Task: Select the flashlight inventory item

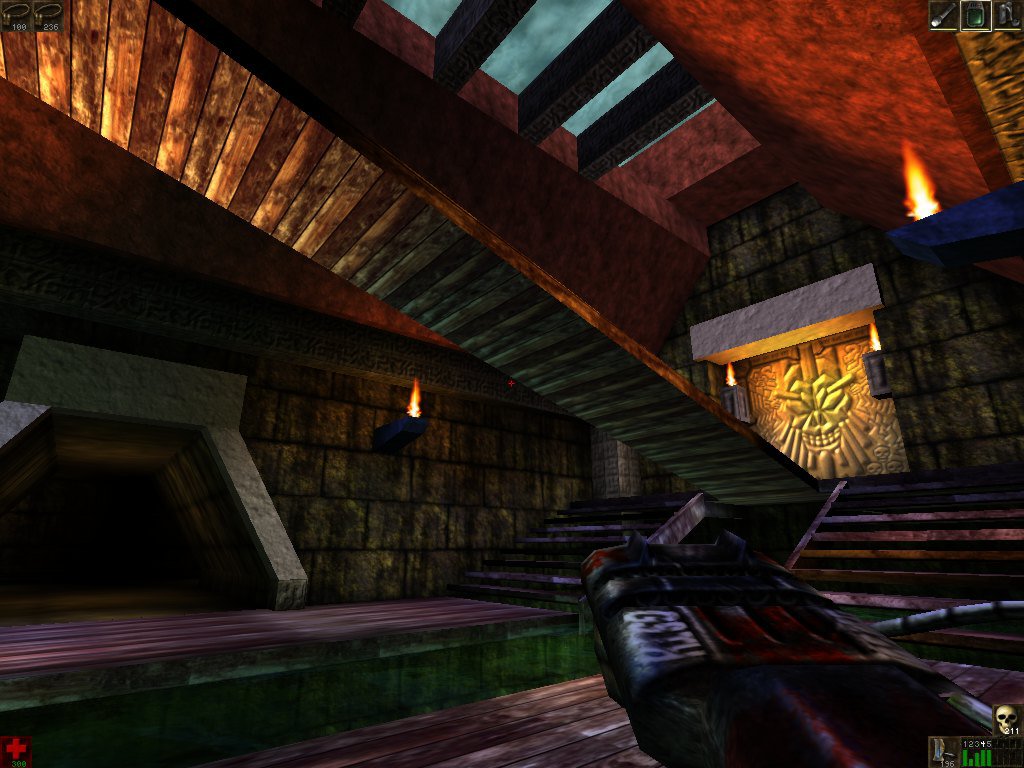Action: click(943, 15)
